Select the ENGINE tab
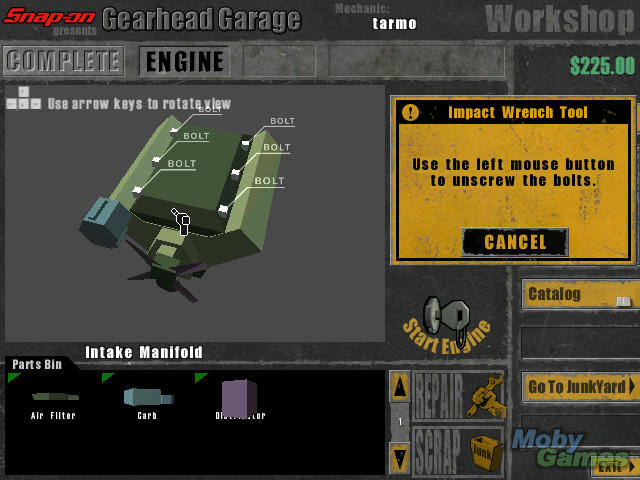Image resolution: width=640 pixels, height=480 pixels. pos(184,61)
